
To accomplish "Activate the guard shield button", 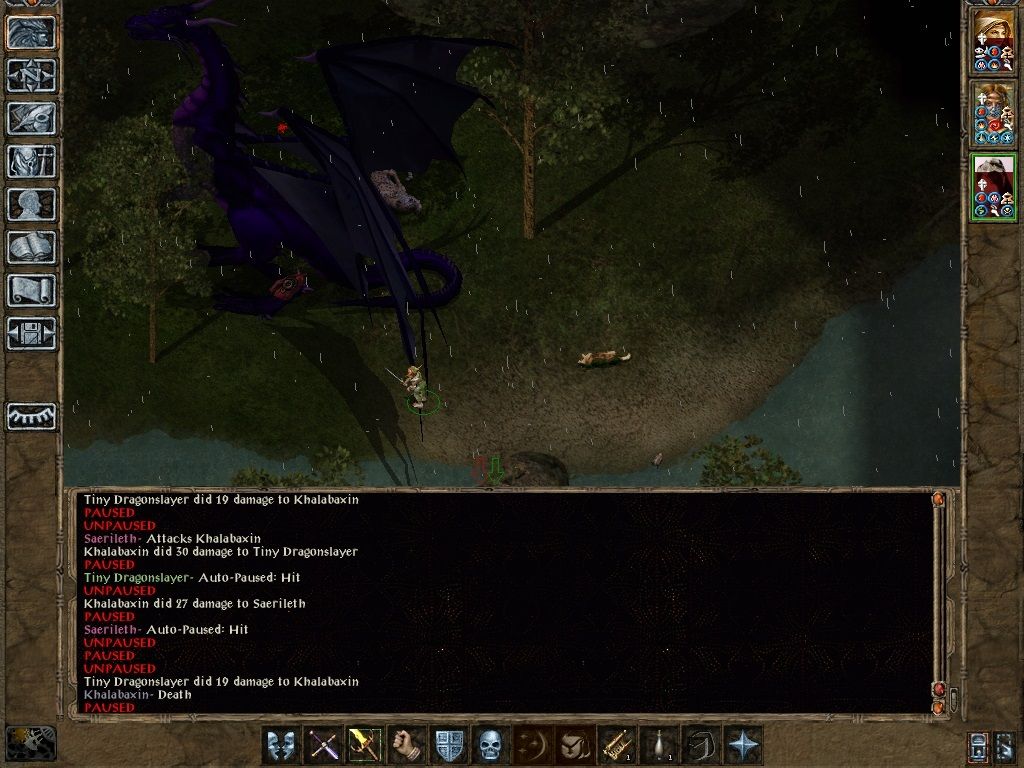I will point(448,746).
